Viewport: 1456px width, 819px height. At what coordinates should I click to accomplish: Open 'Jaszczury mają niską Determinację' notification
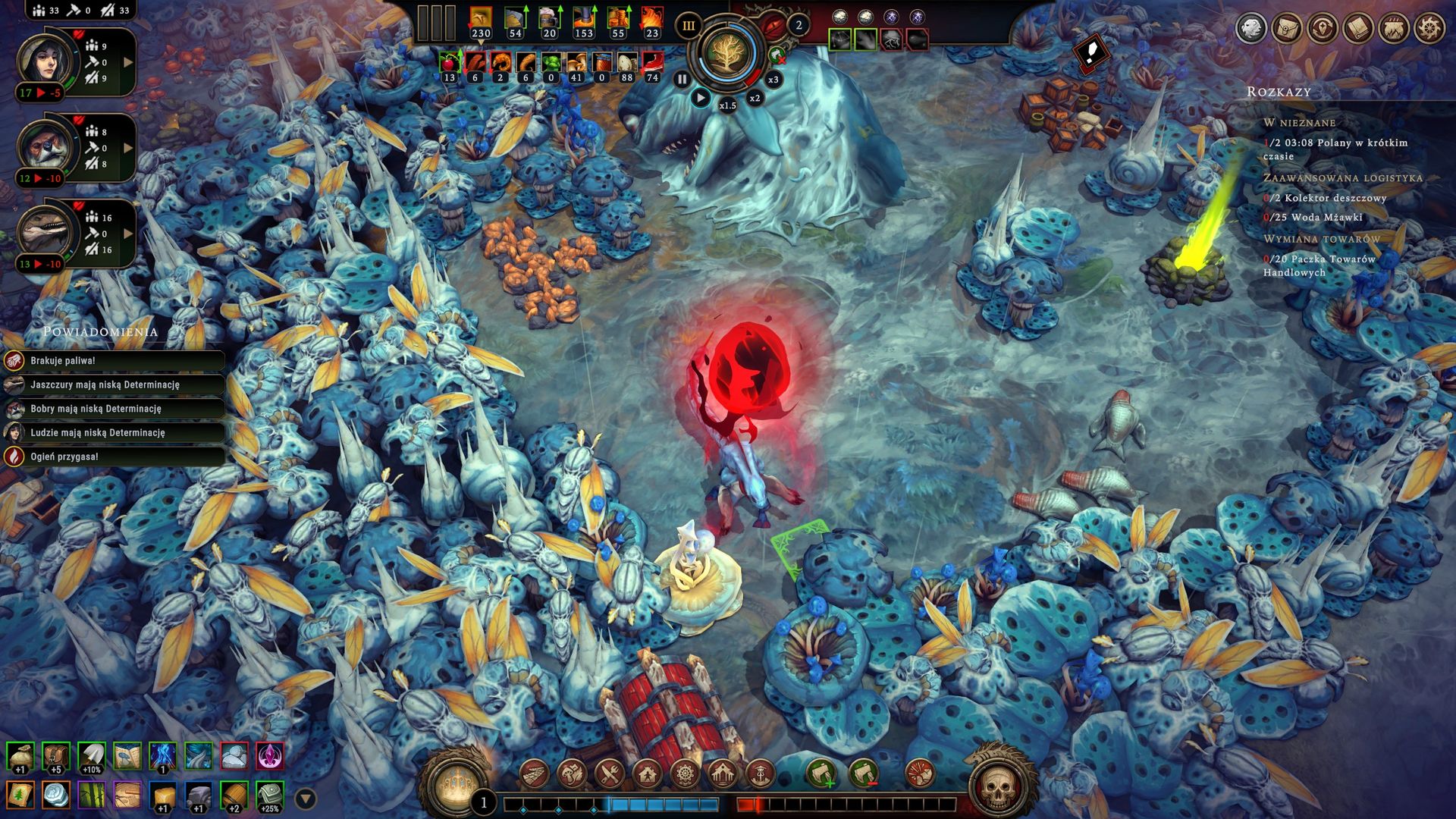tap(114, 385)
